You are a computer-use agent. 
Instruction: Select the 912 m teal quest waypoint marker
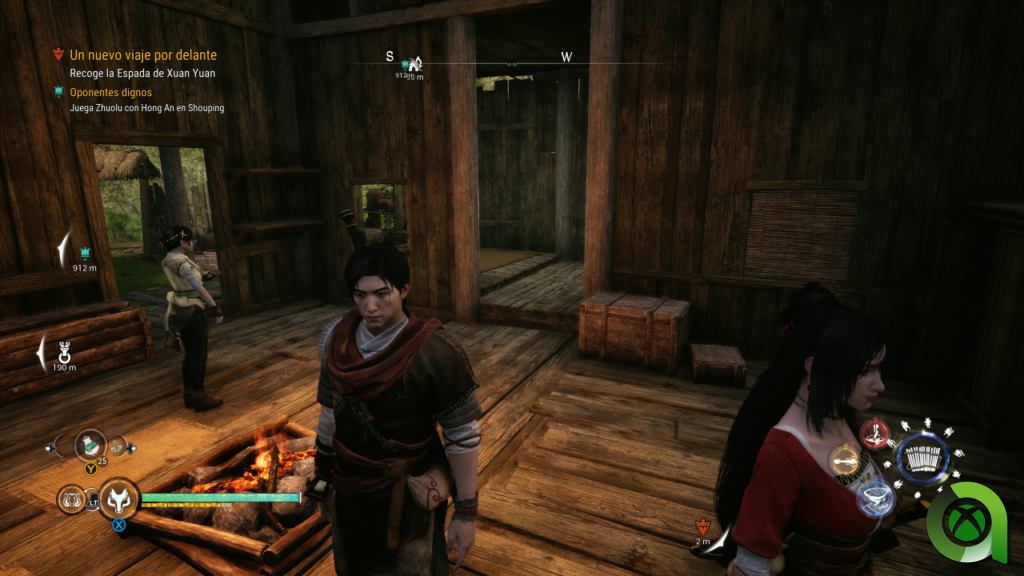click(85, 254)
